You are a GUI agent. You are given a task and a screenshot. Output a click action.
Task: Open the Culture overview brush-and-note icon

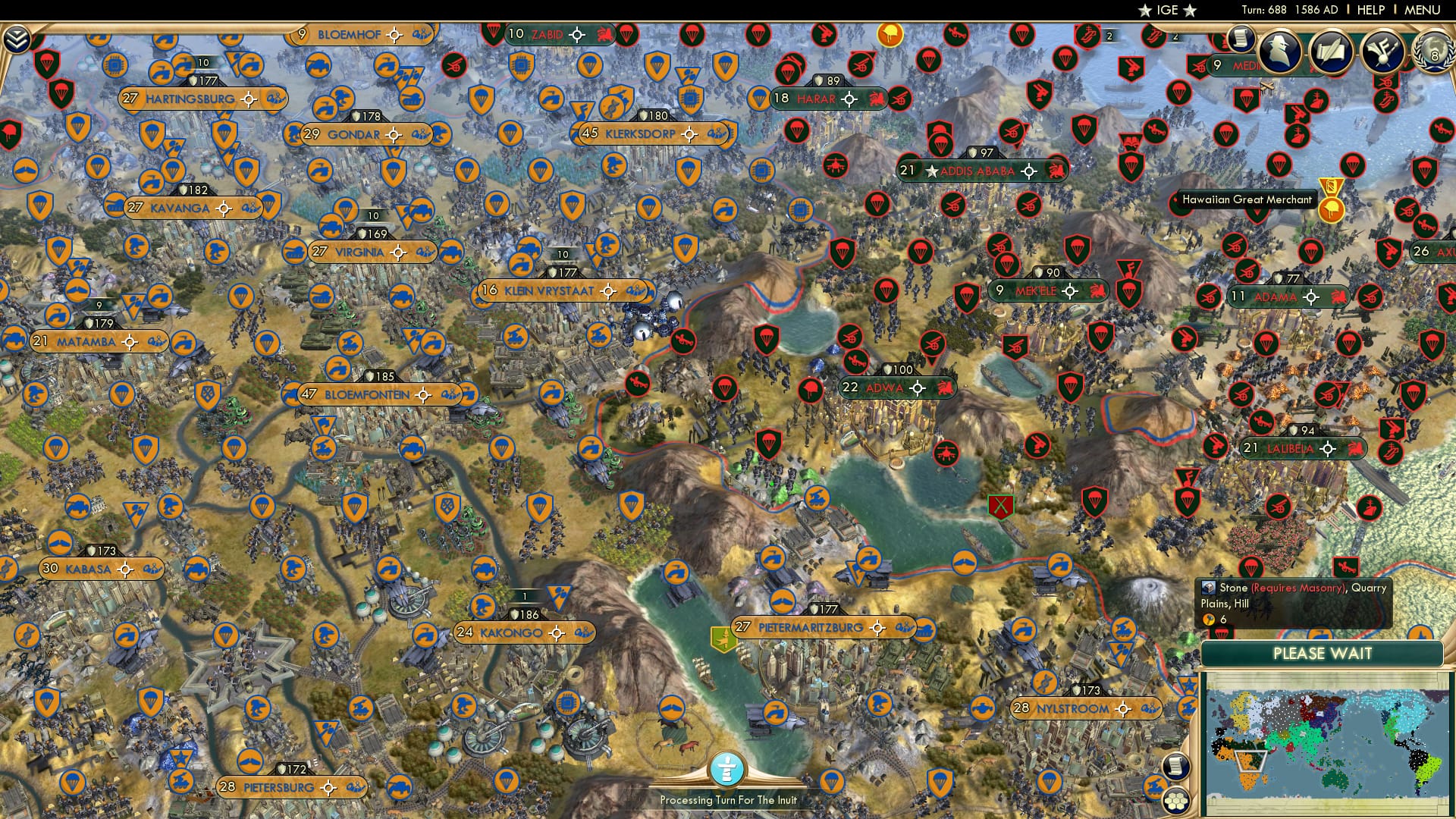point(1383,52)
